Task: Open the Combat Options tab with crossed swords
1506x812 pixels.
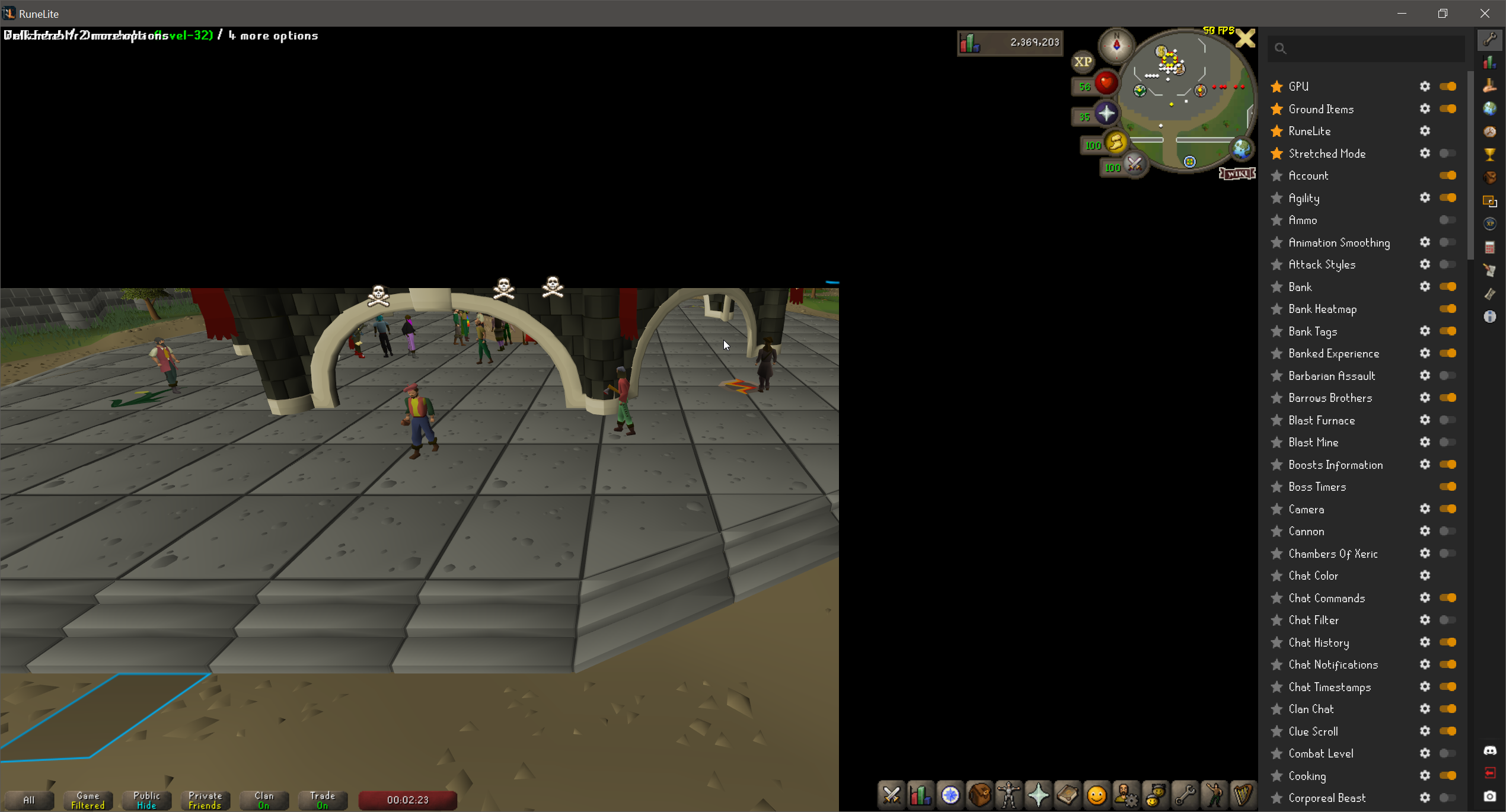Action: click(x=892, y=796)
